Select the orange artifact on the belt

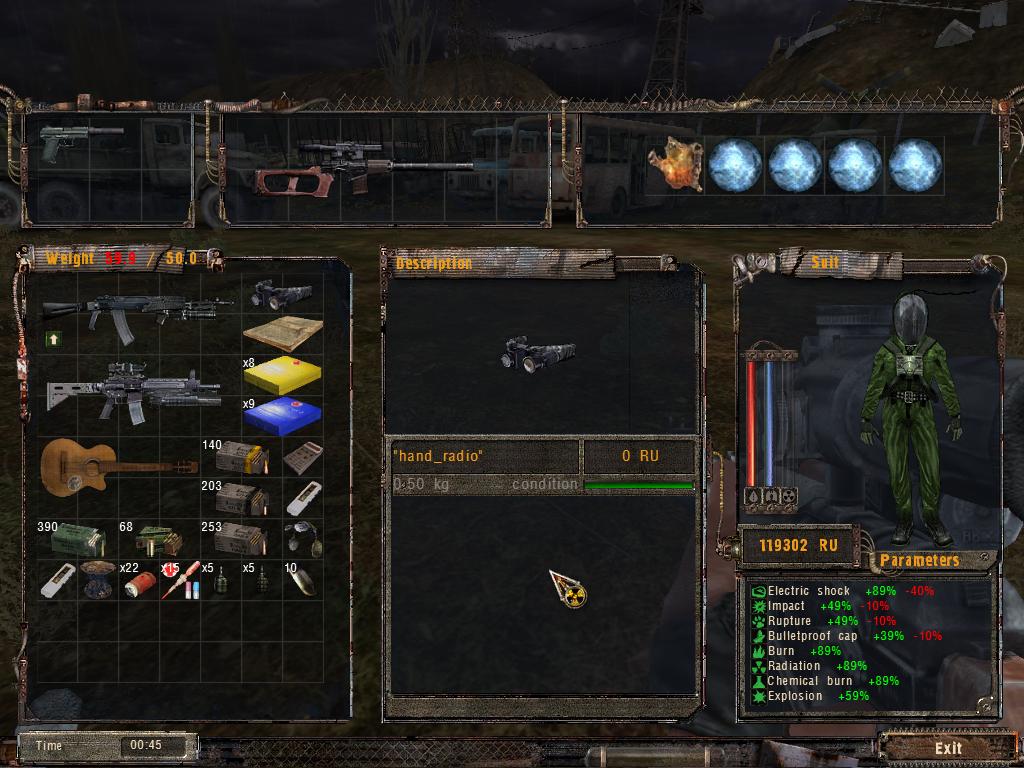click(673, 164)
